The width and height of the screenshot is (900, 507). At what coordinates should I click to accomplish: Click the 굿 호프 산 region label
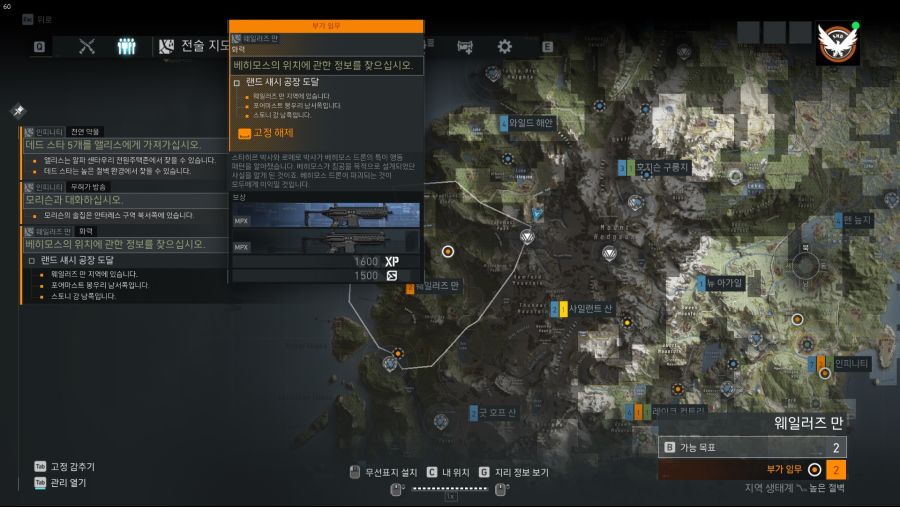click(496, 412)
